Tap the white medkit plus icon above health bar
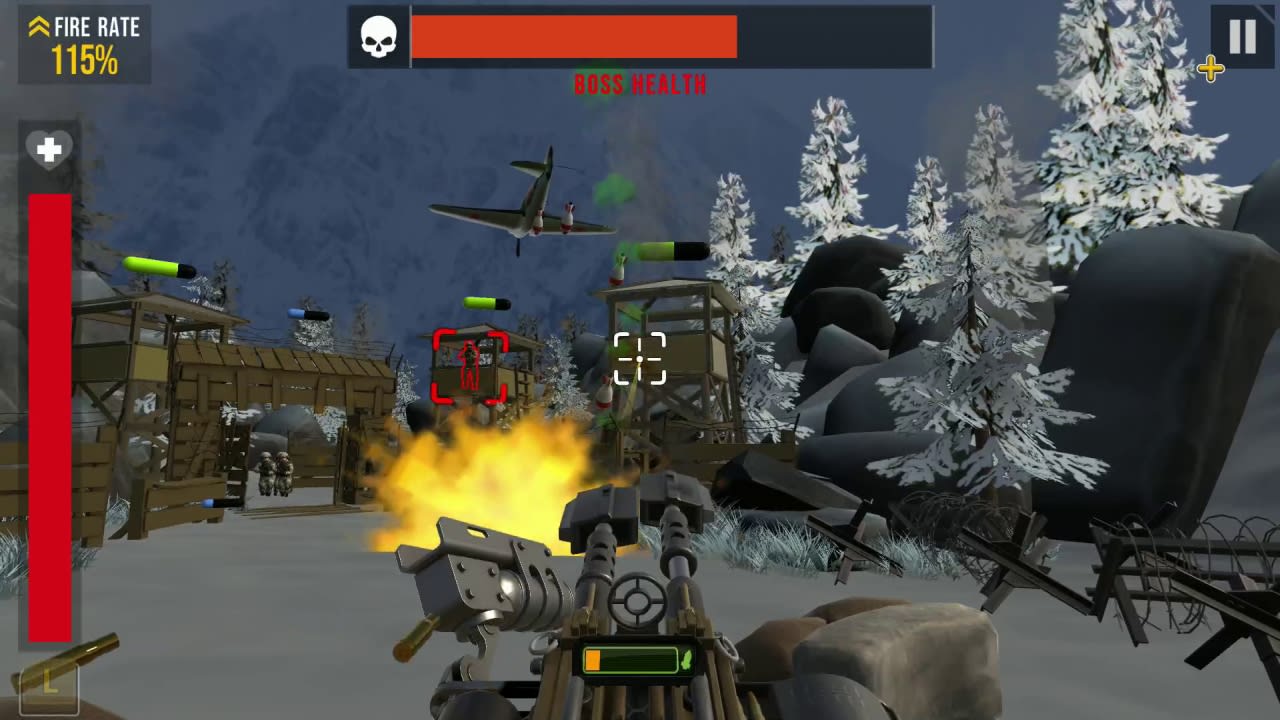1280x720 pixels. point(49,150)
